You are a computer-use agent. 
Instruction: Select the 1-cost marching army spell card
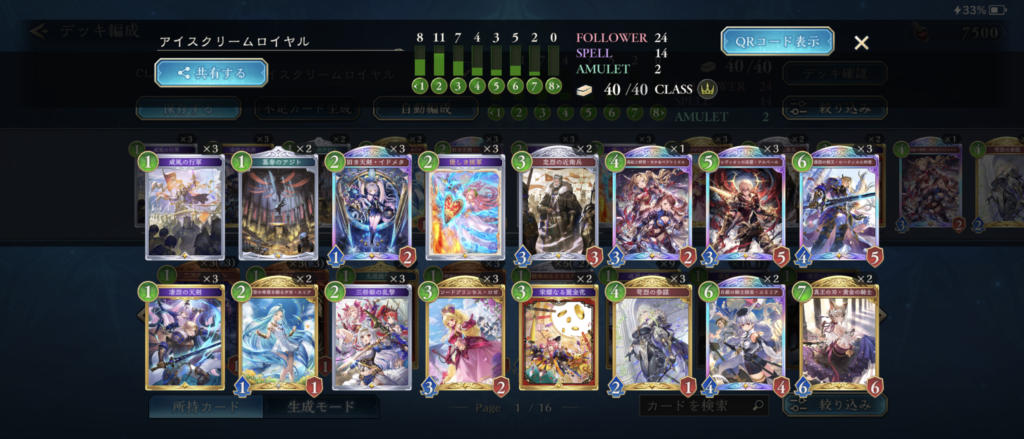(x=184, y=207)
